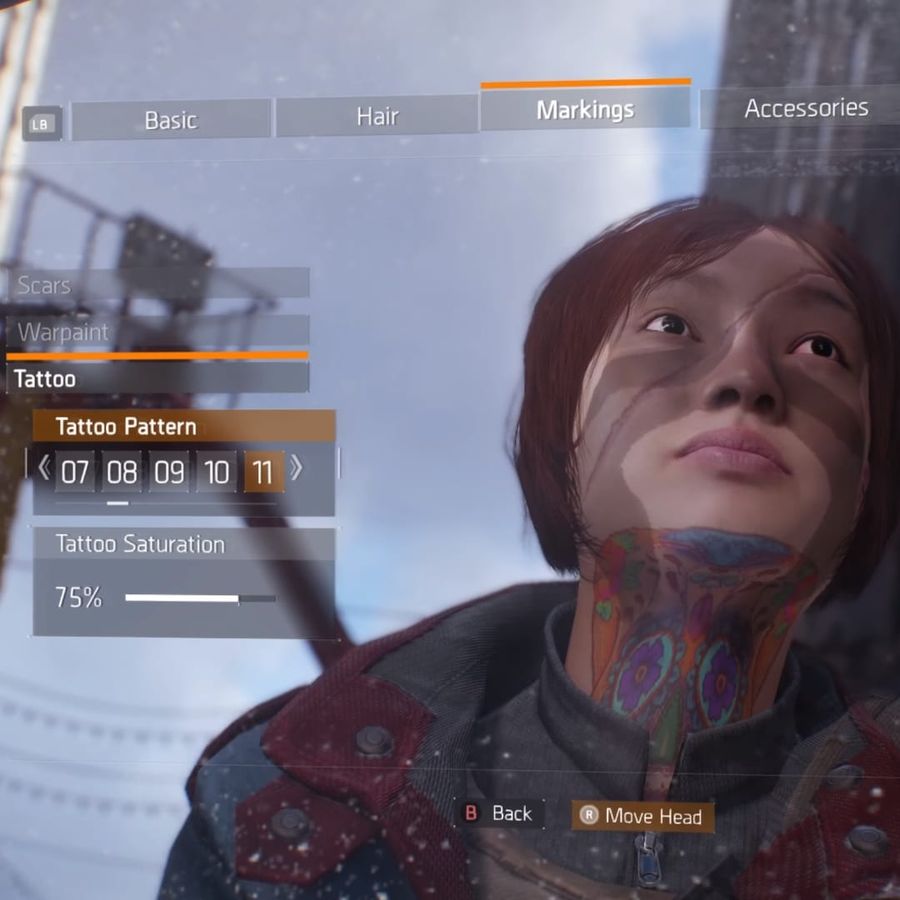Apply tattoo pattern 10

tap(216, 472)
